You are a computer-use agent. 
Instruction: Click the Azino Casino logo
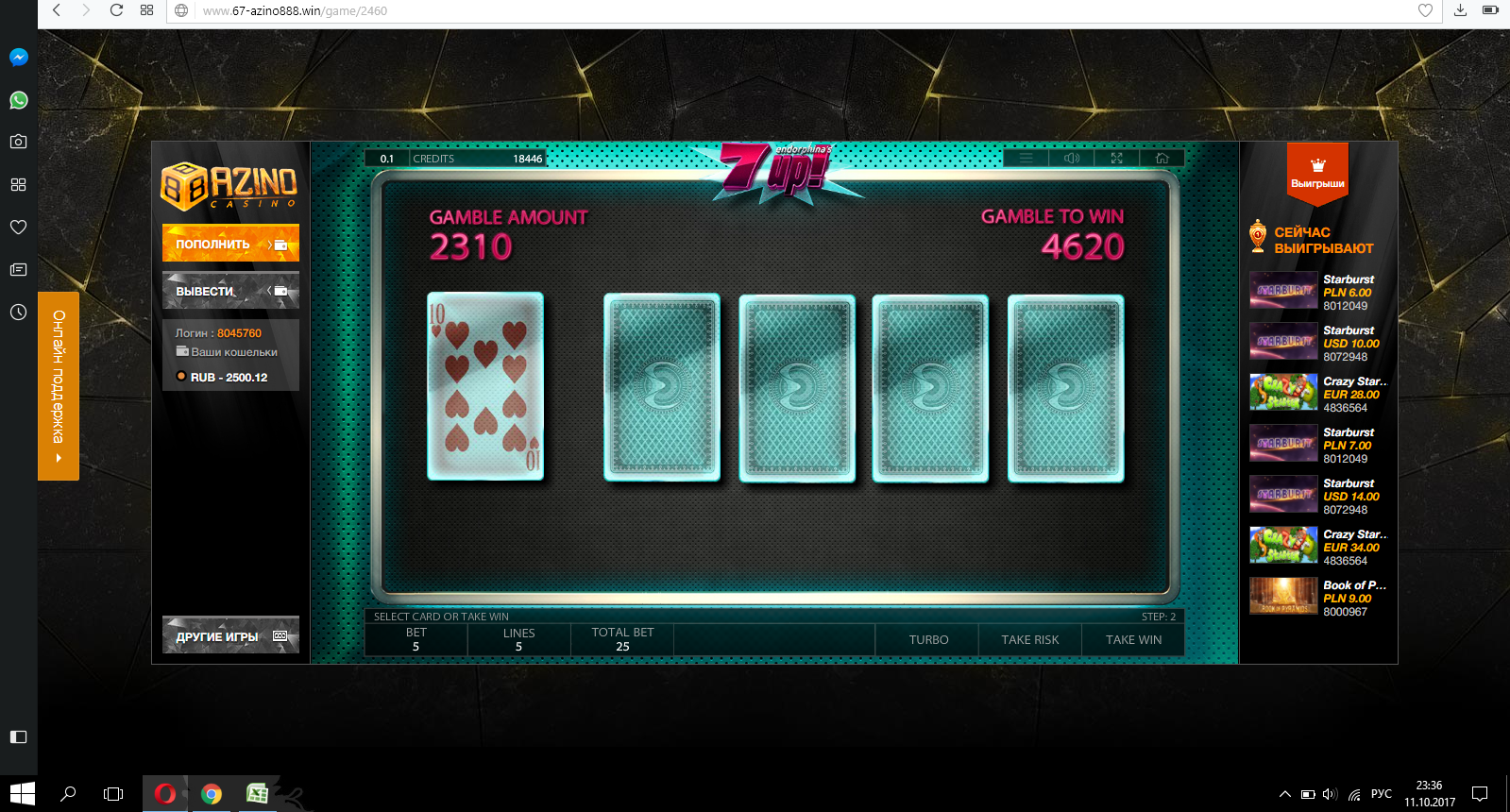[229, 186]
